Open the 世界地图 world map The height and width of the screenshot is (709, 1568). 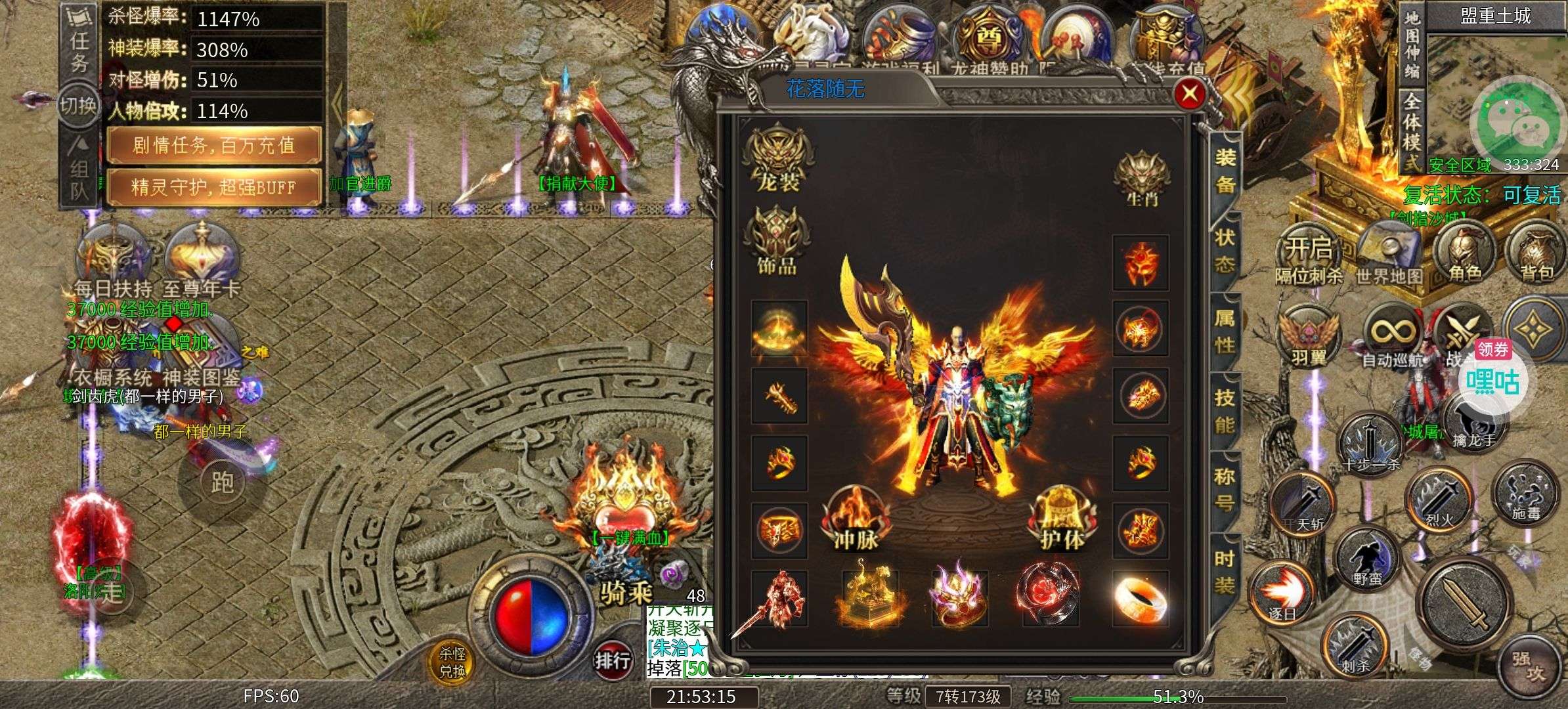1389,254
